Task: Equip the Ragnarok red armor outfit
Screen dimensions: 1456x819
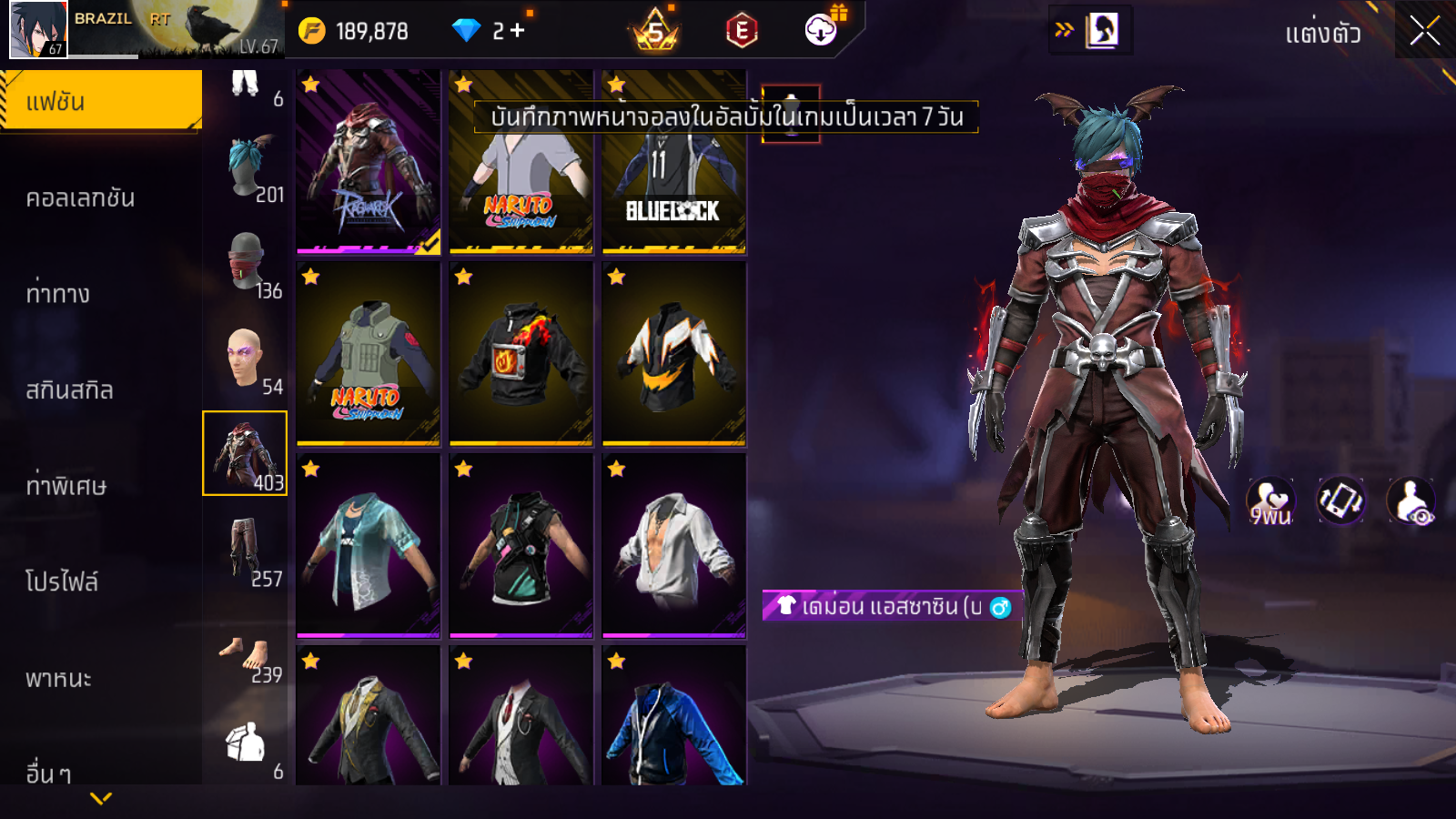Action: (x=369, y=162)
